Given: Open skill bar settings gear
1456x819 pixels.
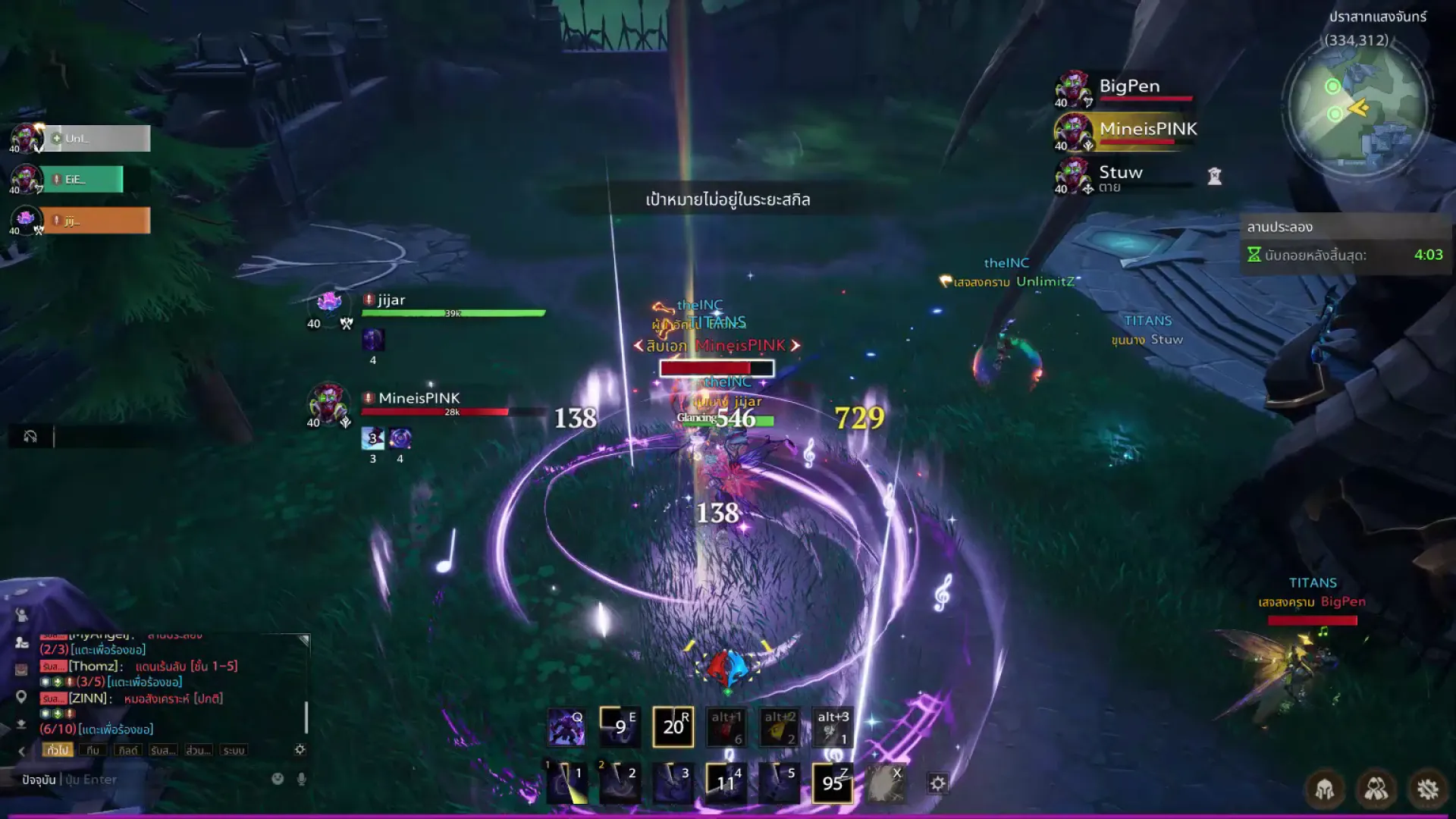Looking at the screenshot, I should click(x=938, y=783).
